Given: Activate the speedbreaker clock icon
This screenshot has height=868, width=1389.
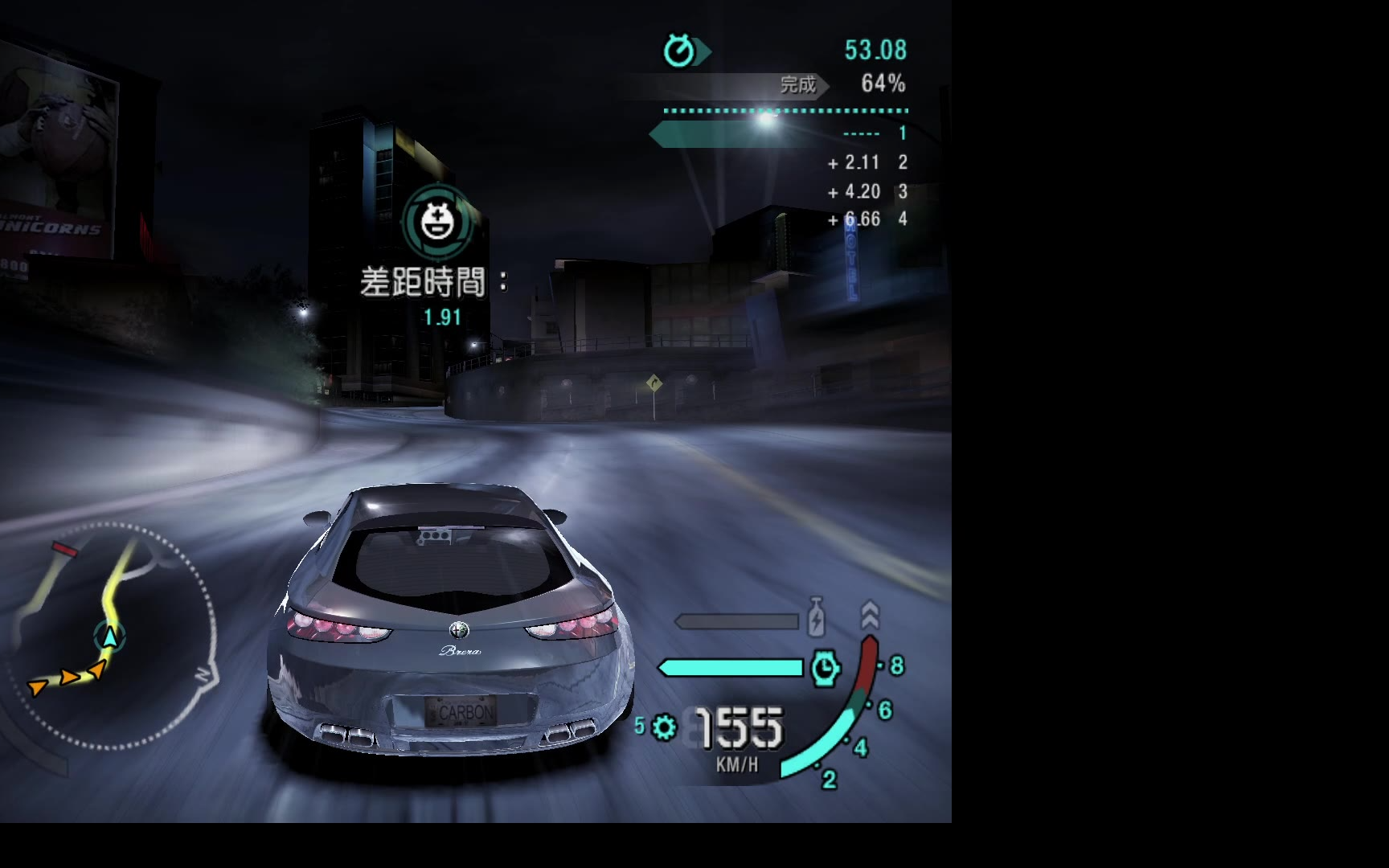Looking at the screenshot, I should click(825, 668).
